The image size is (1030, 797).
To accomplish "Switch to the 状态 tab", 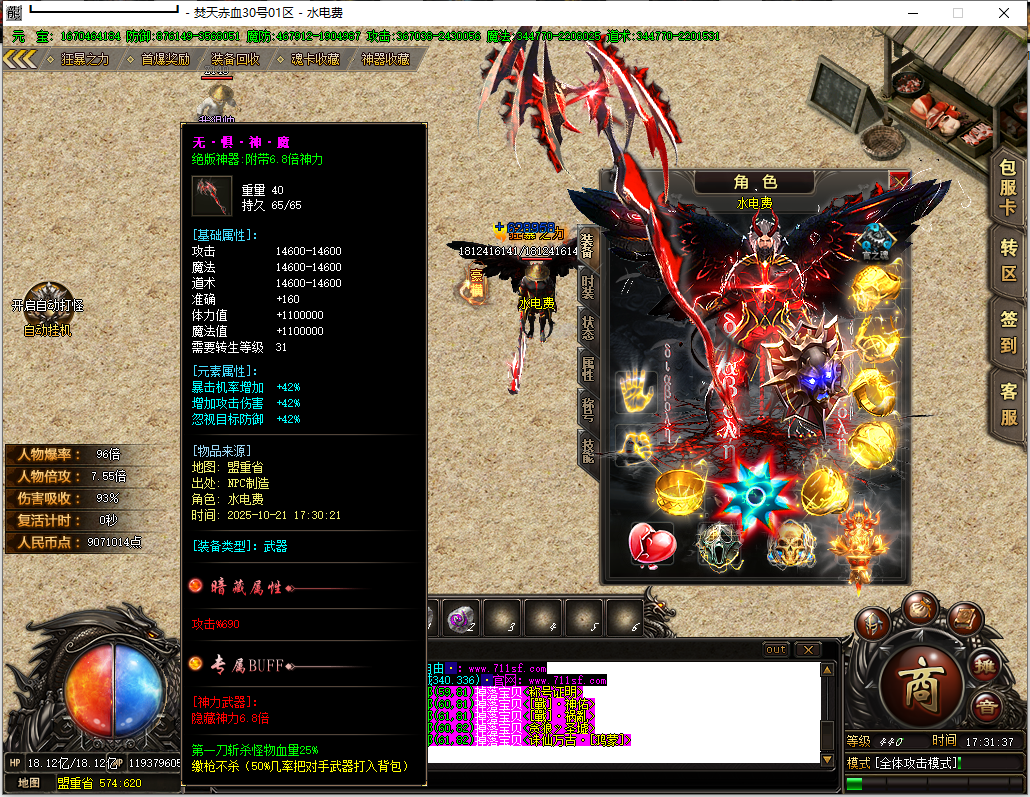I will click(588, 326).
